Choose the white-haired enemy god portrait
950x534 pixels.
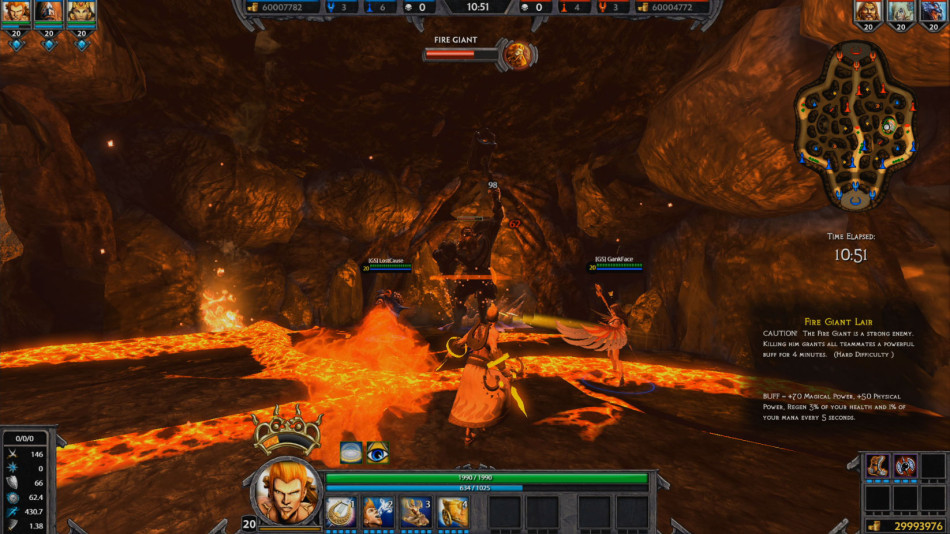pyautogui.click(x=900, y=12)
